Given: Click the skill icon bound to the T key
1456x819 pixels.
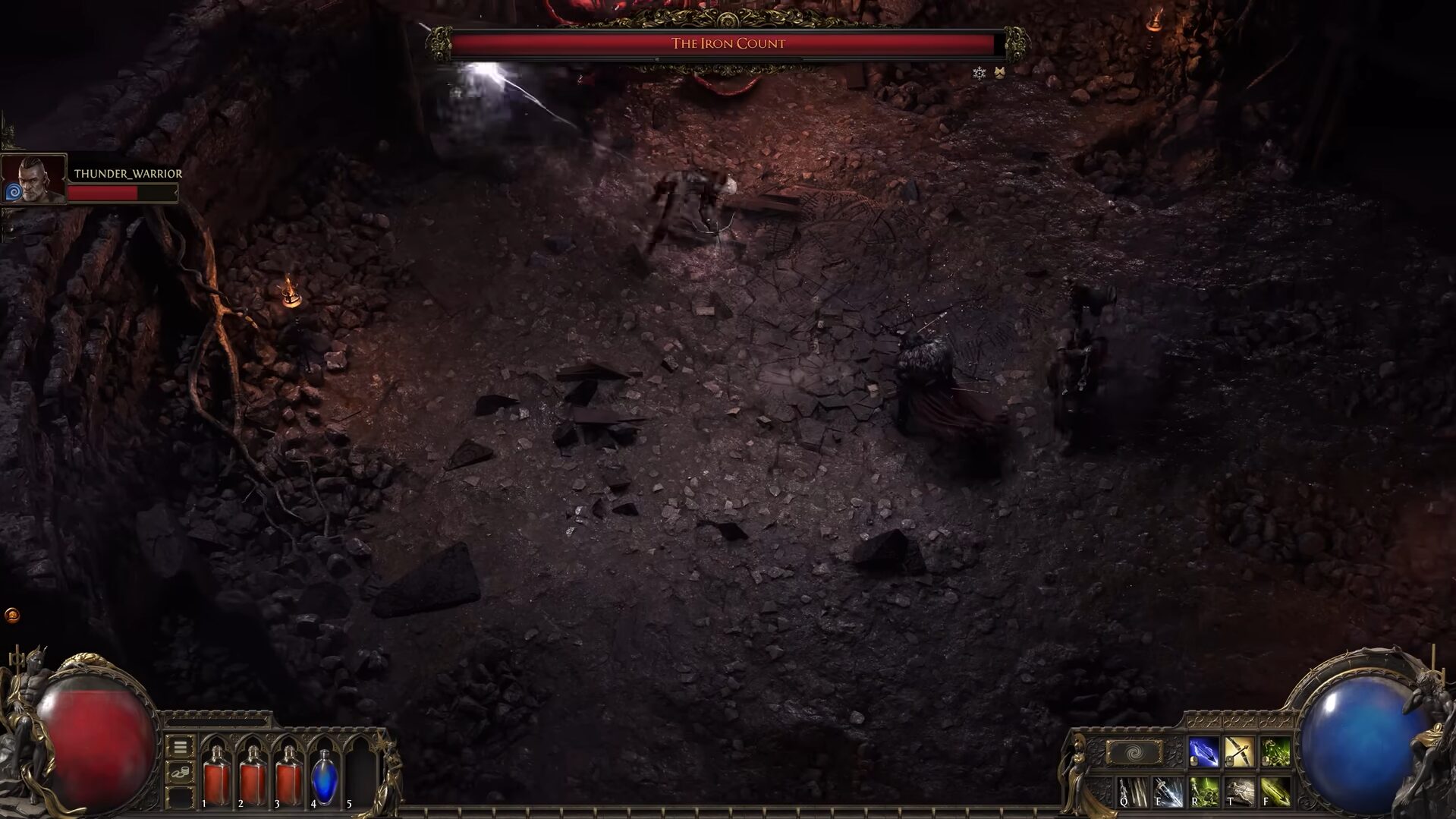Looking at the screenshot, I should tap(1240, 791).
